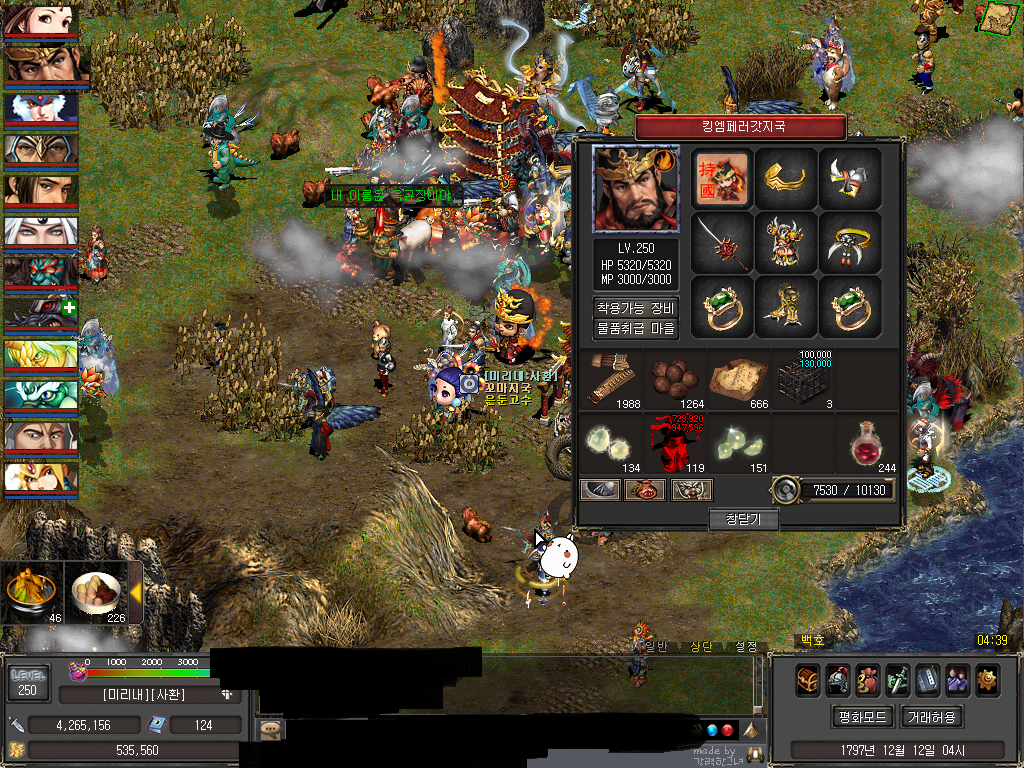This screenshot has width=1024, height=768.
Task: Toggle the 거래허용 trade permission button
Action: [932, 717]
